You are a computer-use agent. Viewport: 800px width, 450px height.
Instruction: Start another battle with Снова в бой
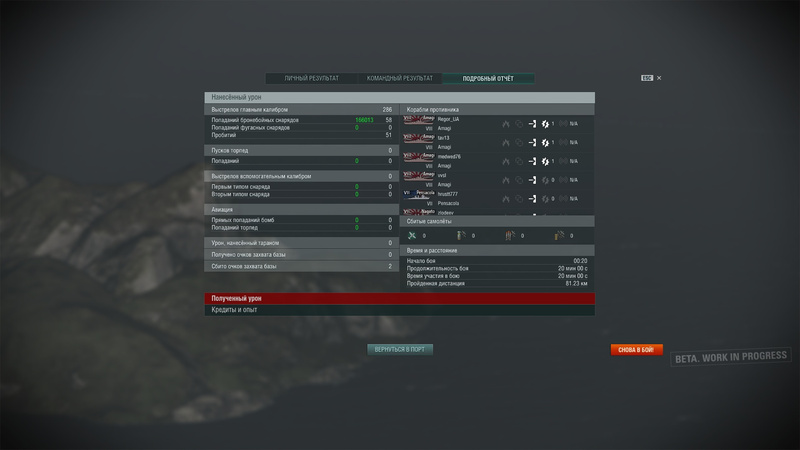(x=636, y=350)
